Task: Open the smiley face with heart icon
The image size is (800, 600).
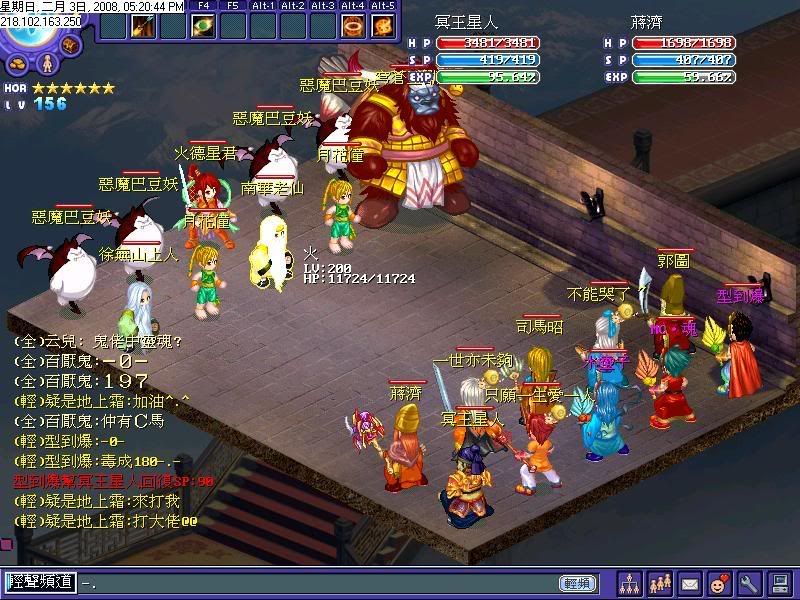Action: (x=720, y=582)
